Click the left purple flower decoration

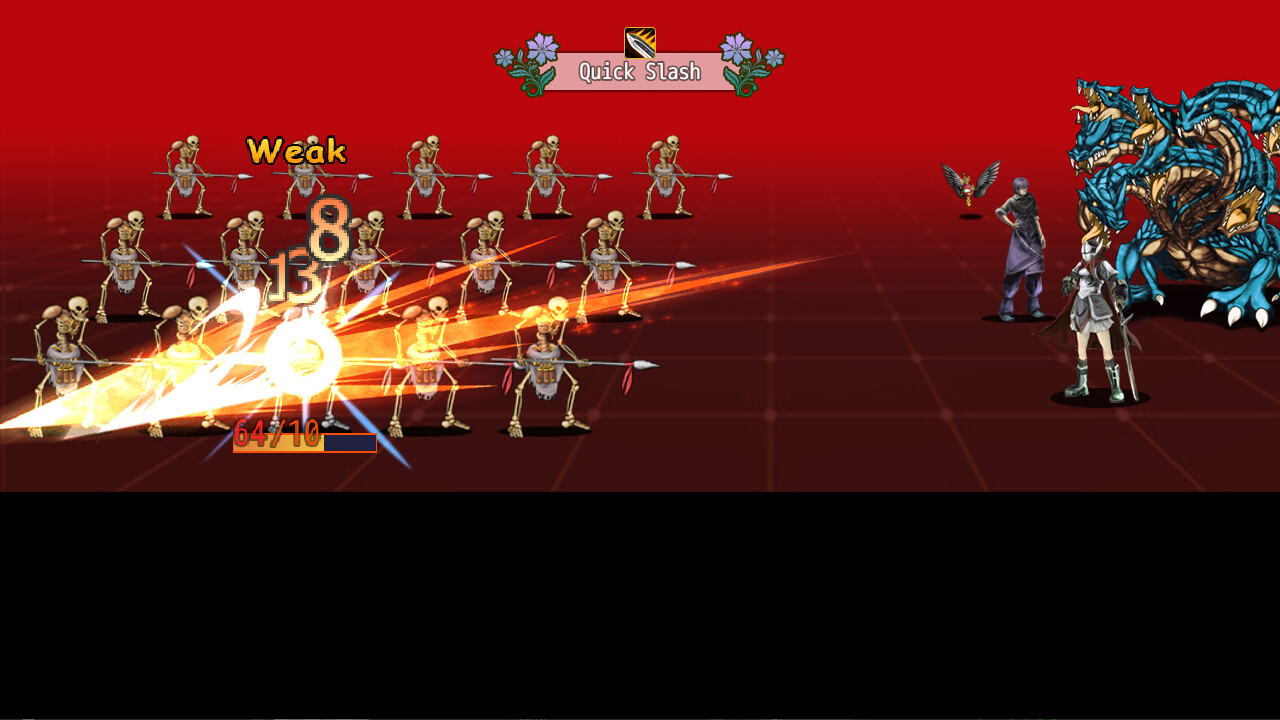click(530, 62)
